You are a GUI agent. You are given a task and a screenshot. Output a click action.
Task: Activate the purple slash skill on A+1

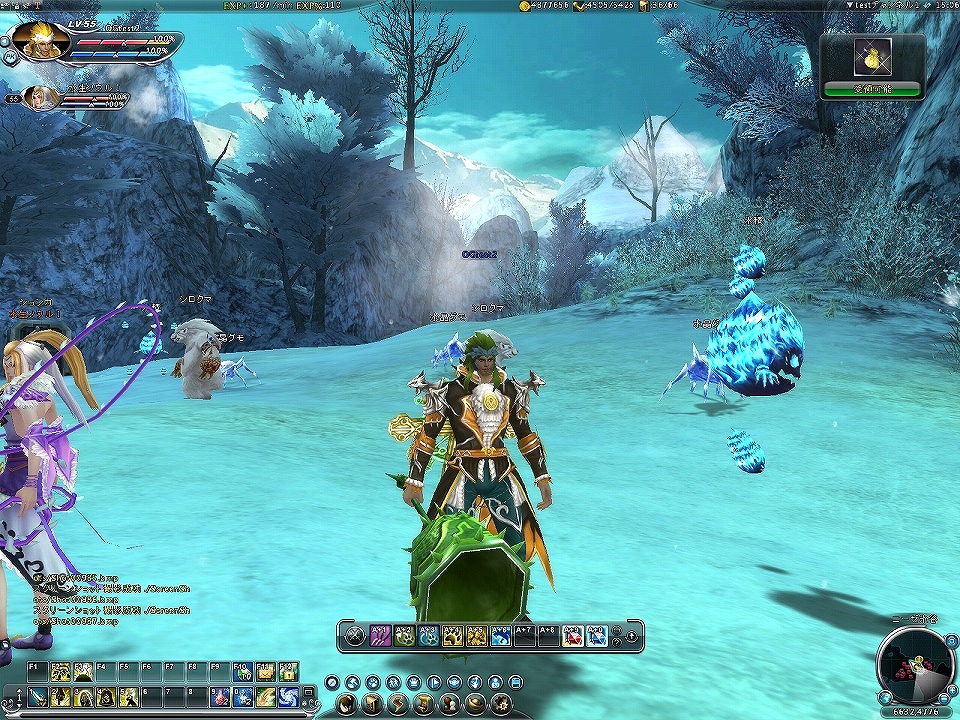point(380,635)
